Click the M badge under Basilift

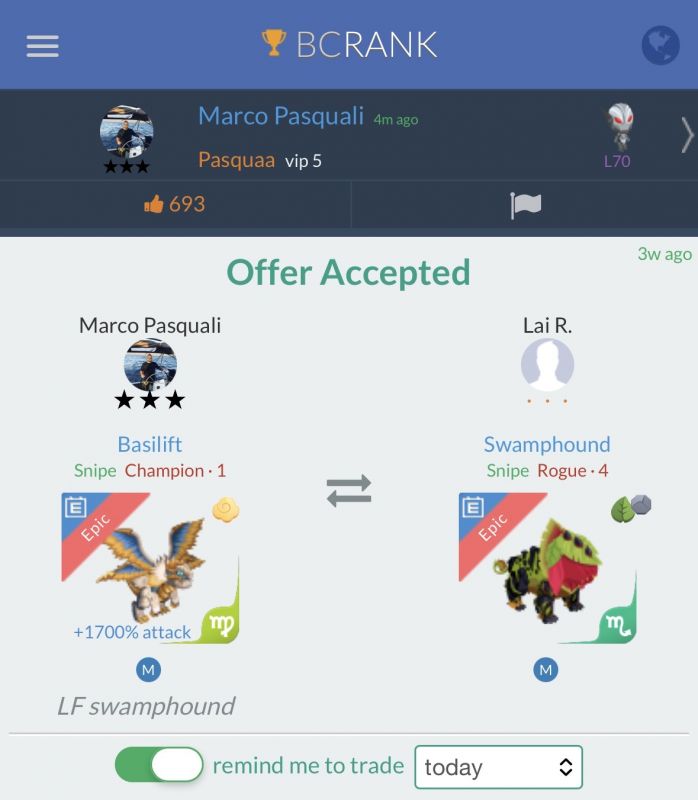click(x=148, y=670)
